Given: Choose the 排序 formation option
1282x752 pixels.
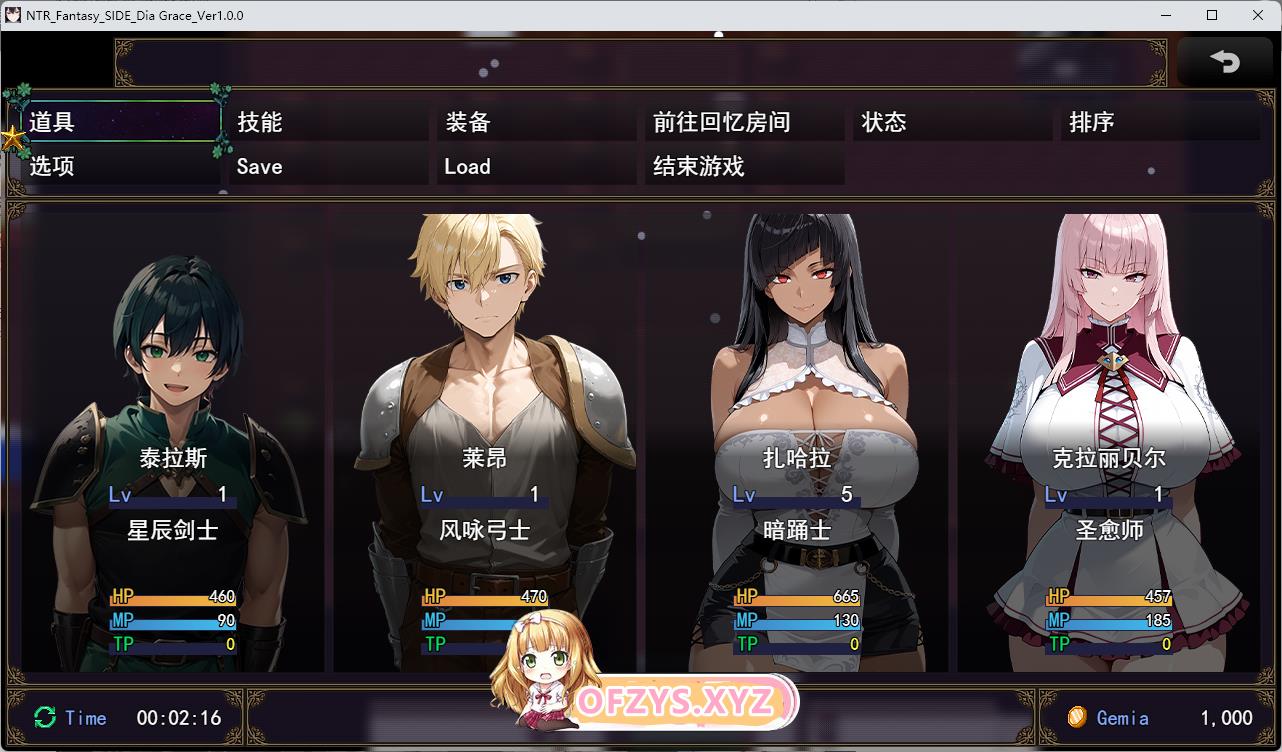Looking at the screenshot, I should (x=1160, y=122).
